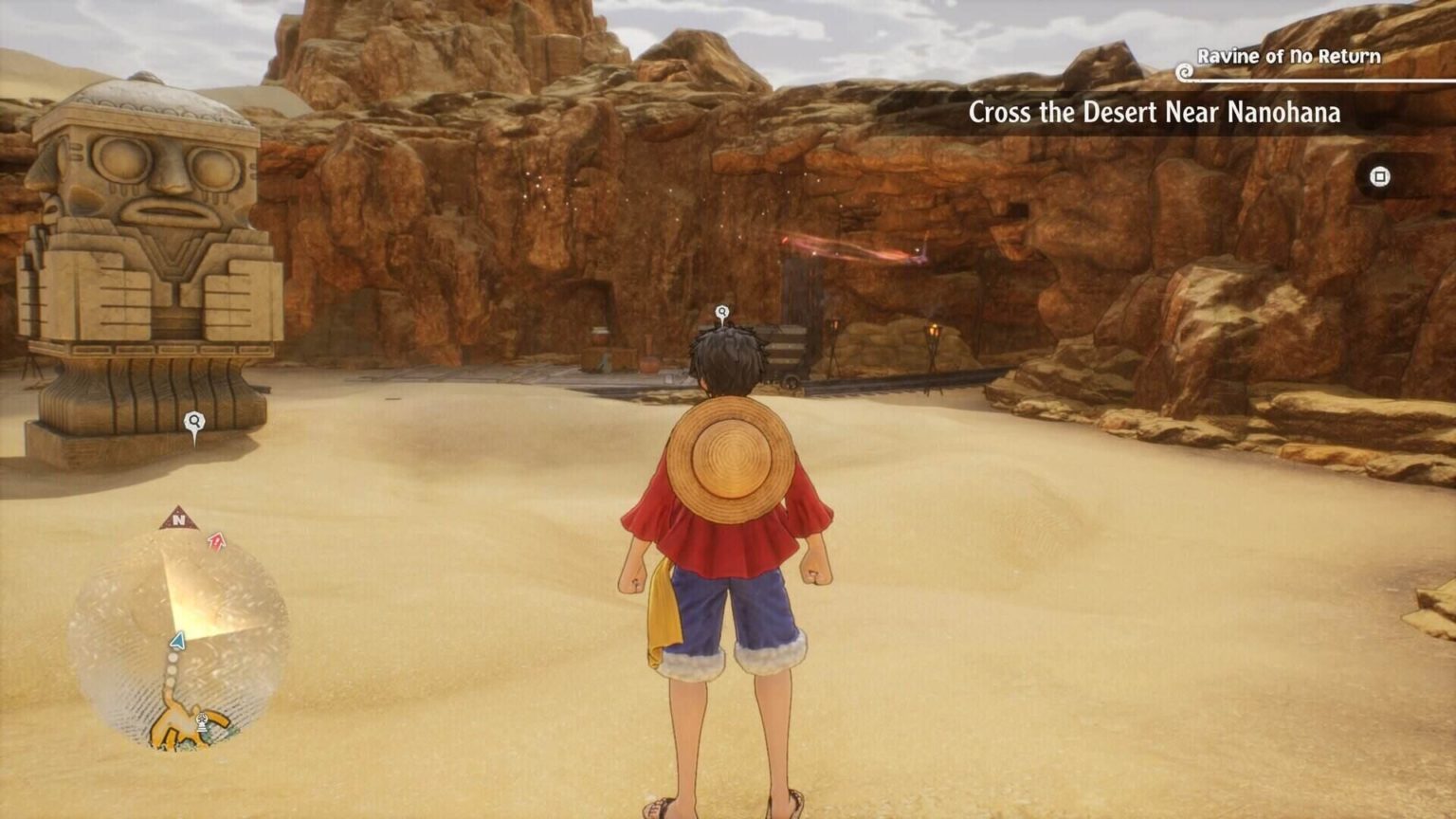
Task: Select the red quest arrow on the minimap
Action: [x=216, y=542]
